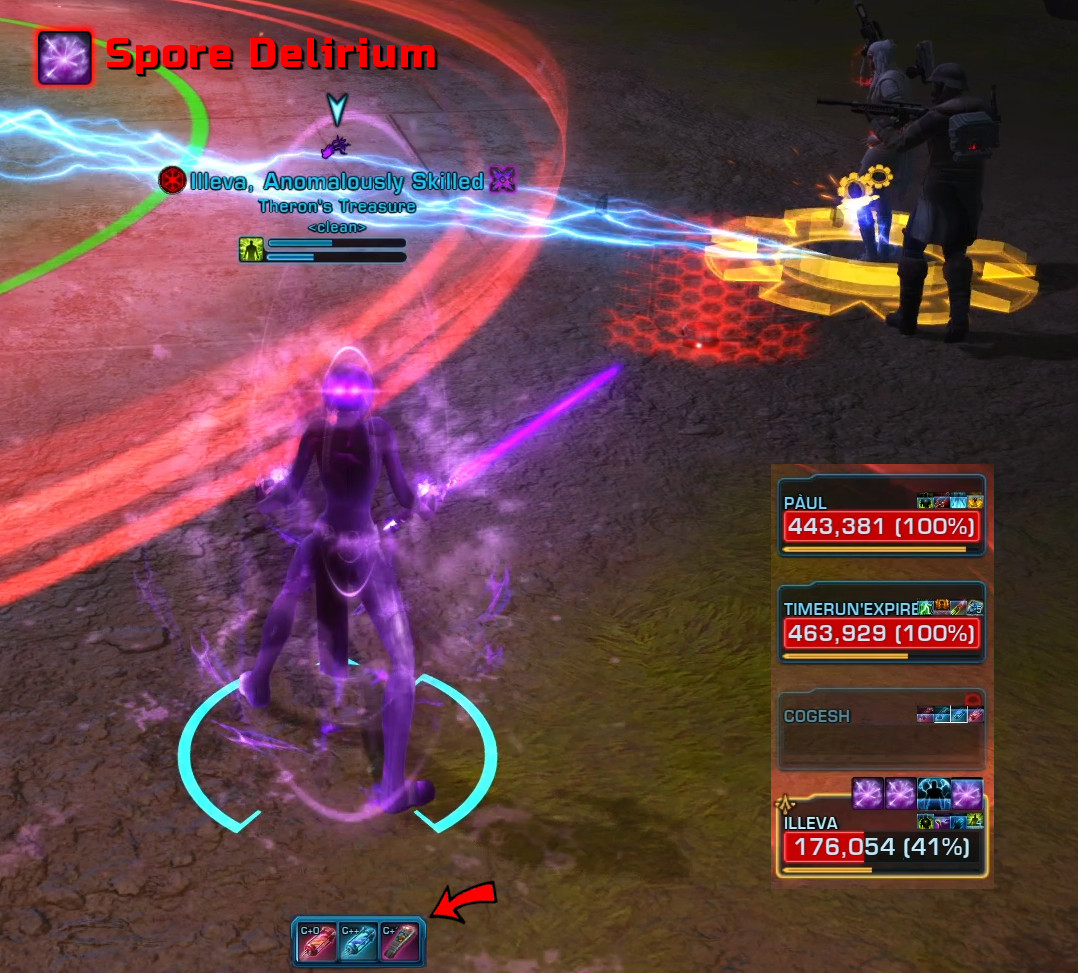Viewport: 1078px width, 973px height.
Task: Click the shielded figure debuff icon above ILLEVA
Action: click(x=933, y=793)
